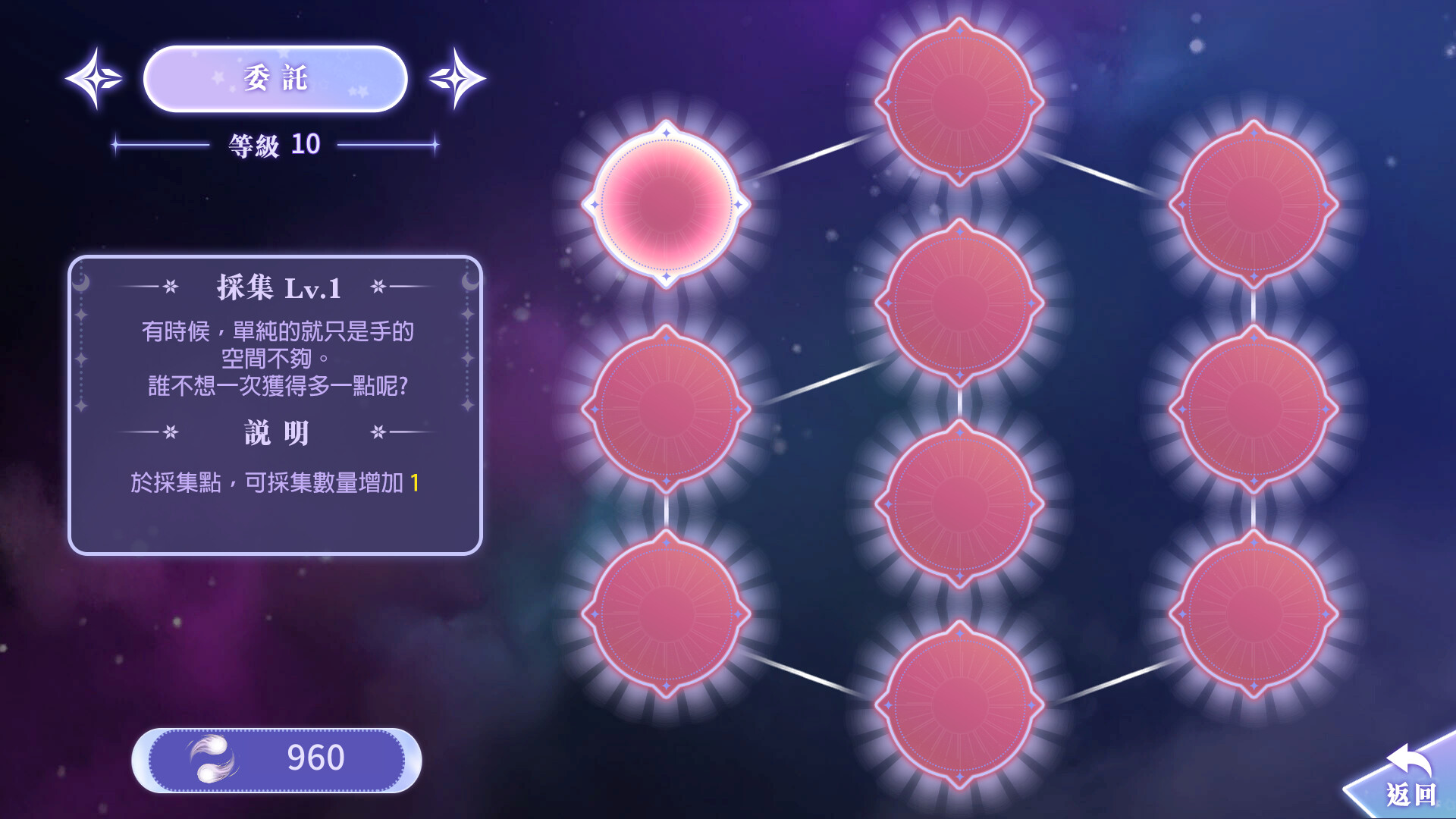
Task: Click the 等級 10 level label
Action: 273,144
